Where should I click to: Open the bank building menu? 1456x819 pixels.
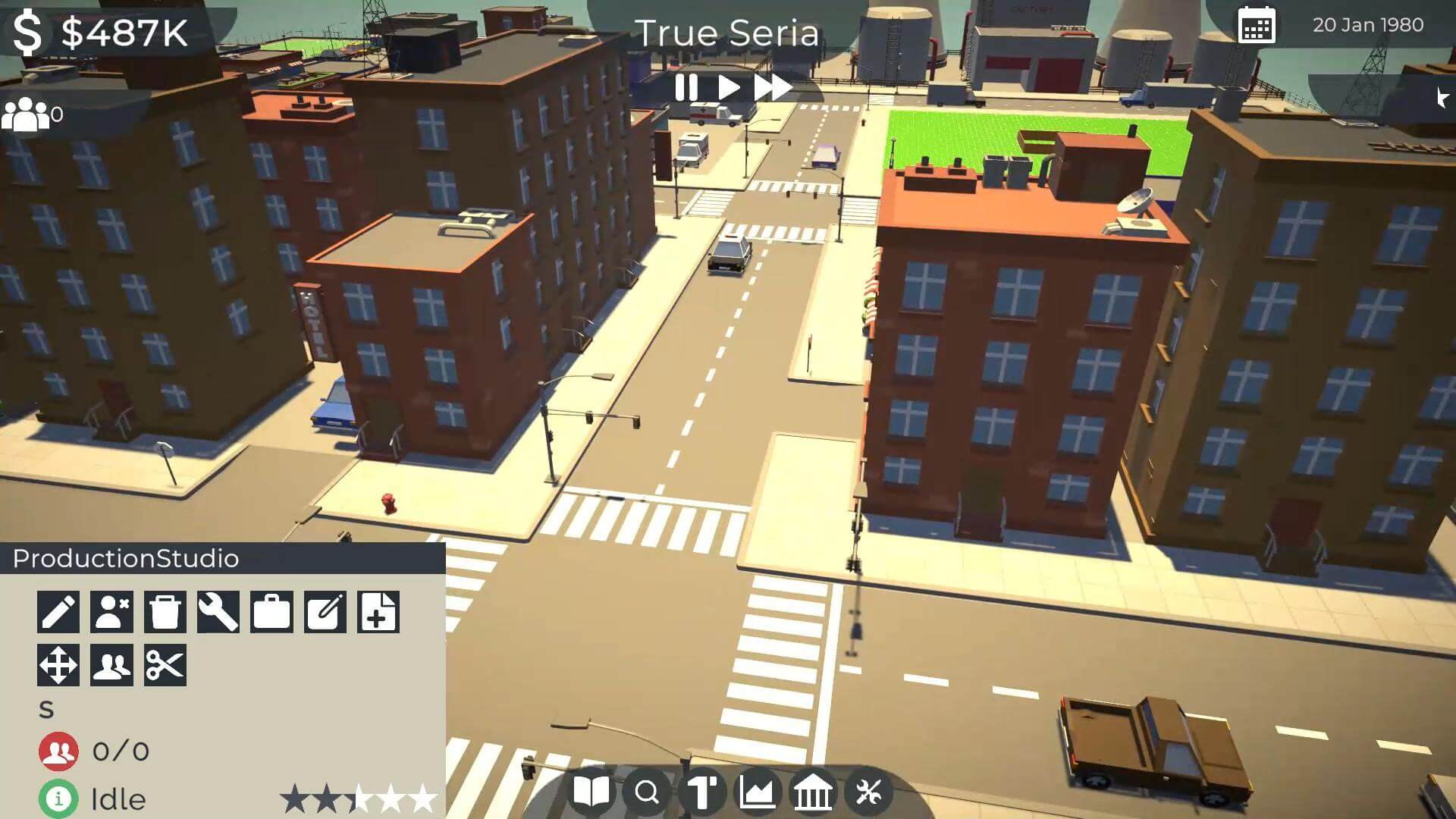pos(812,792)
